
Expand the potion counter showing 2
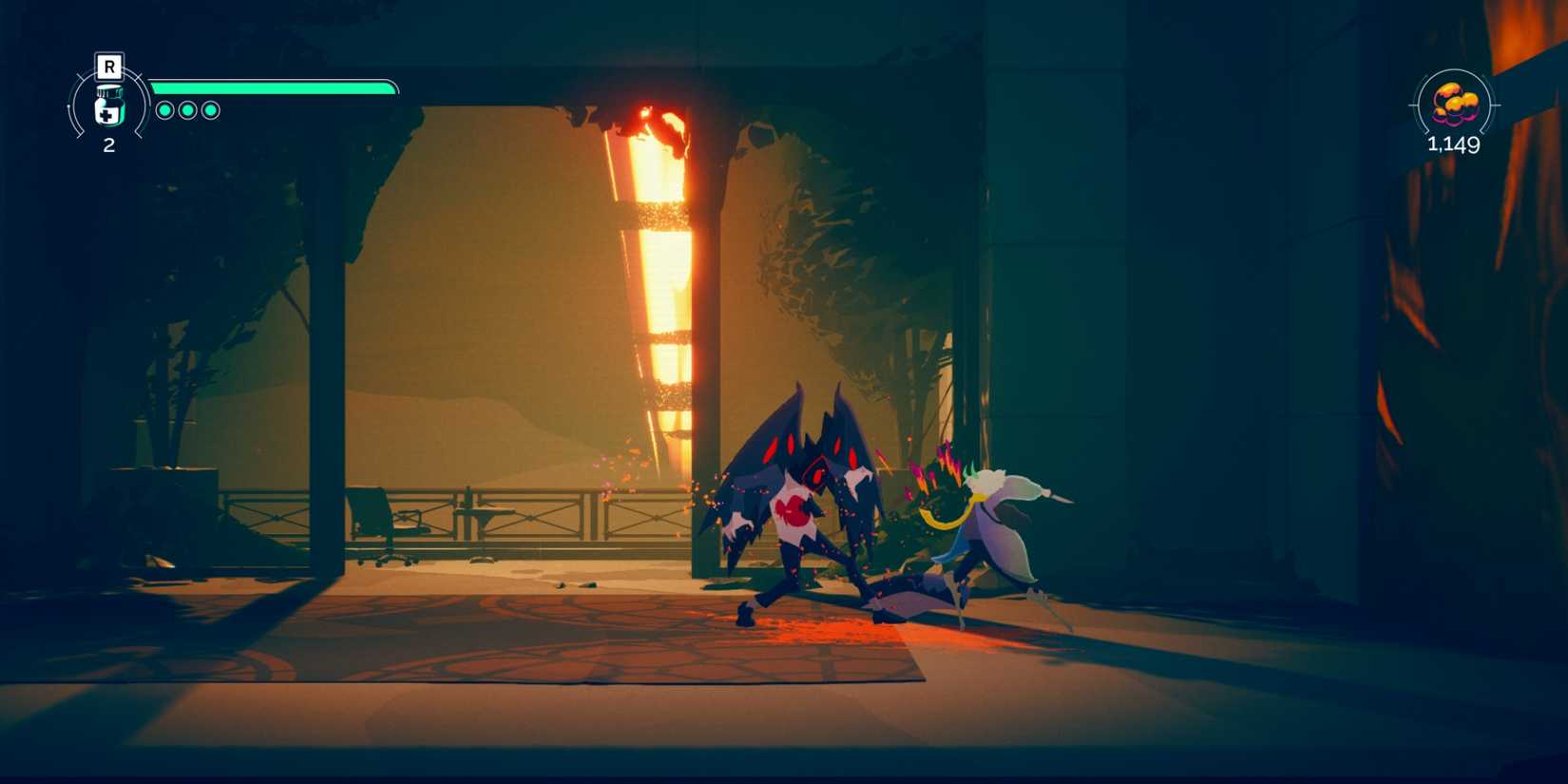click(109, 145)
